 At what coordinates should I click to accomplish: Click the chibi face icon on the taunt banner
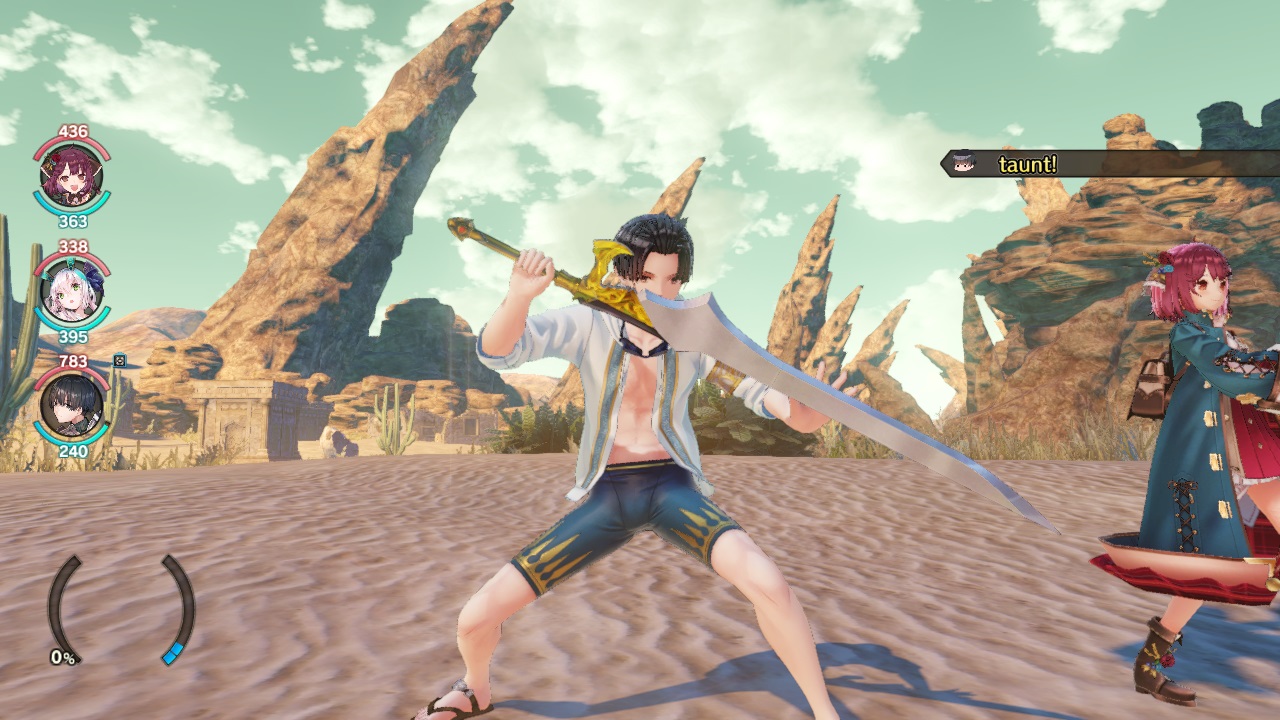point(962,161)
